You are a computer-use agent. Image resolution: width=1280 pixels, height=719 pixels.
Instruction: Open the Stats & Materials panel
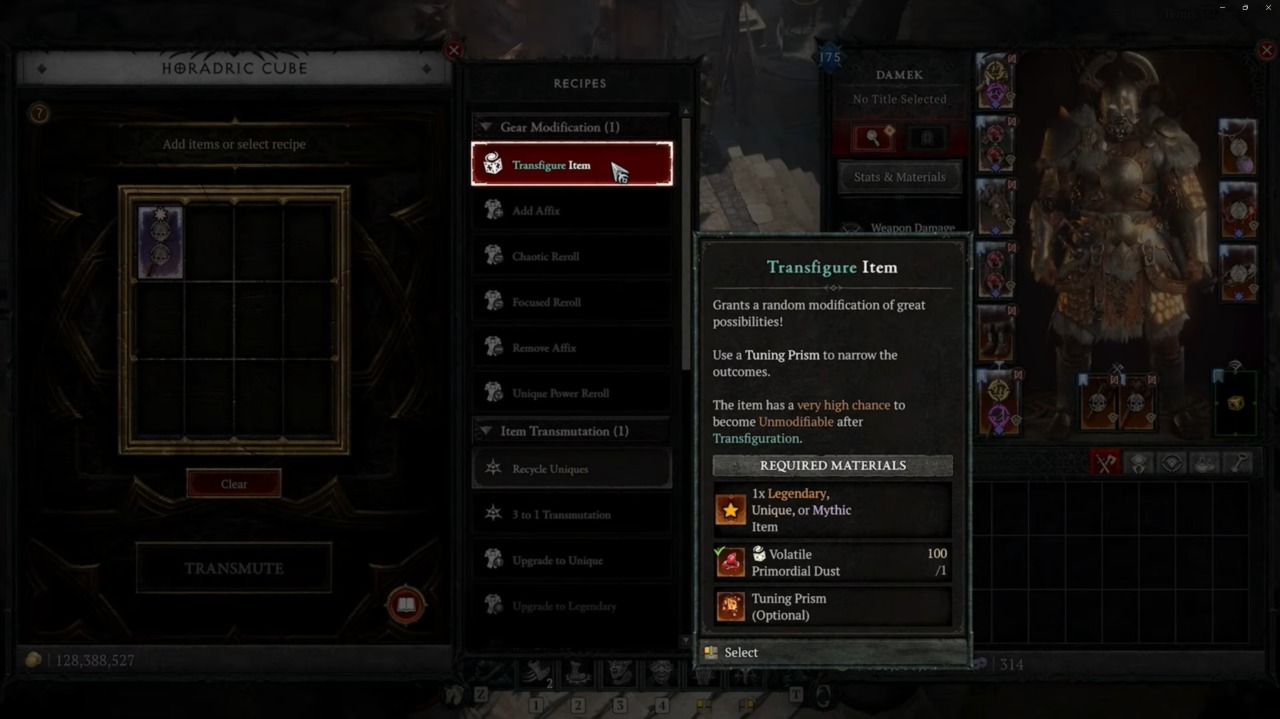[x=899, y=177]
